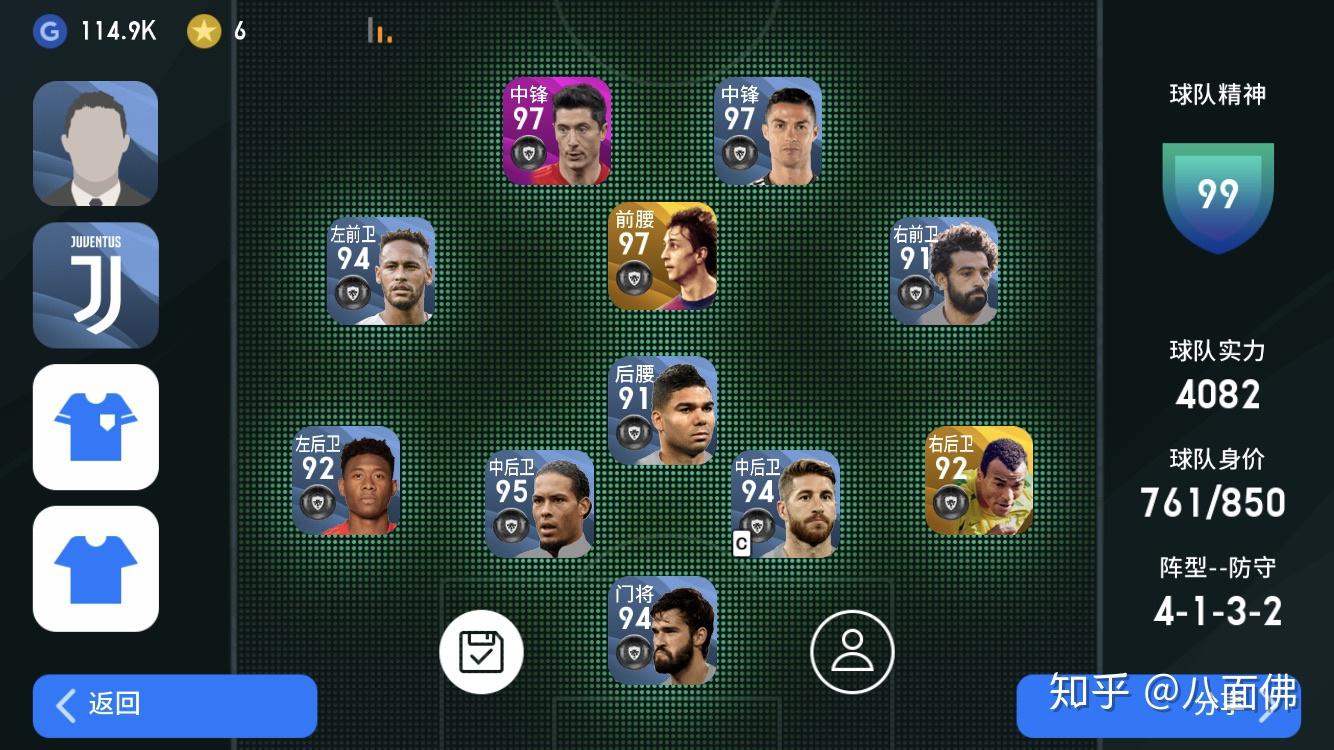
Task: Open the plain blue shirt kit tile
Action: pyautogui.click(x=96, y=568)
